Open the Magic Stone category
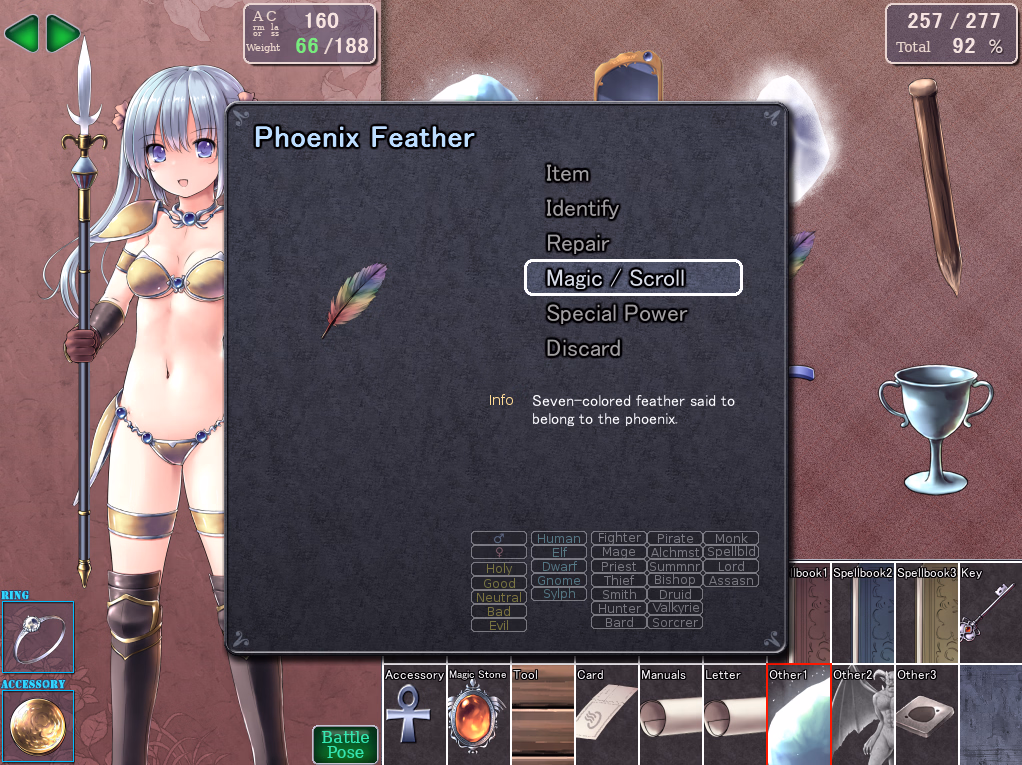The height and width of the screenshot is (765, 1022). 478,714
